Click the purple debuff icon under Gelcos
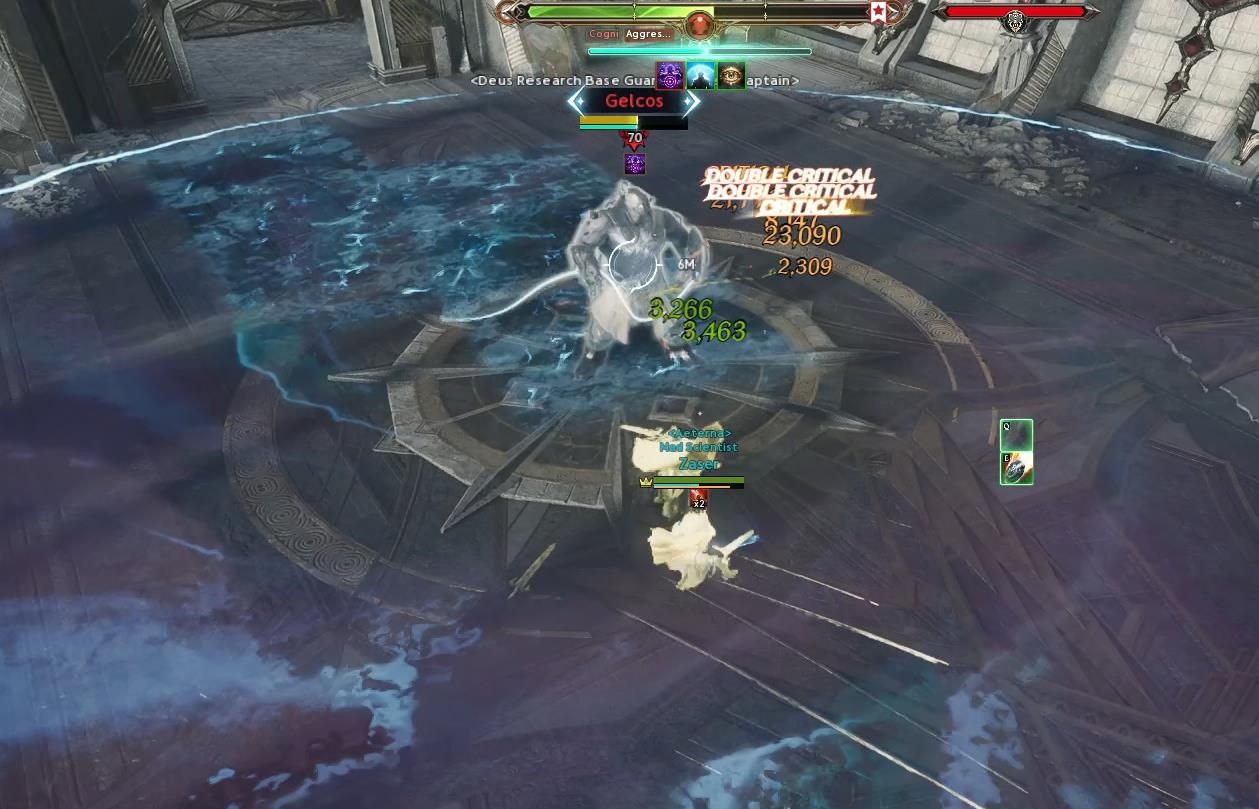 pyautogui.click(x=634, y=164)
